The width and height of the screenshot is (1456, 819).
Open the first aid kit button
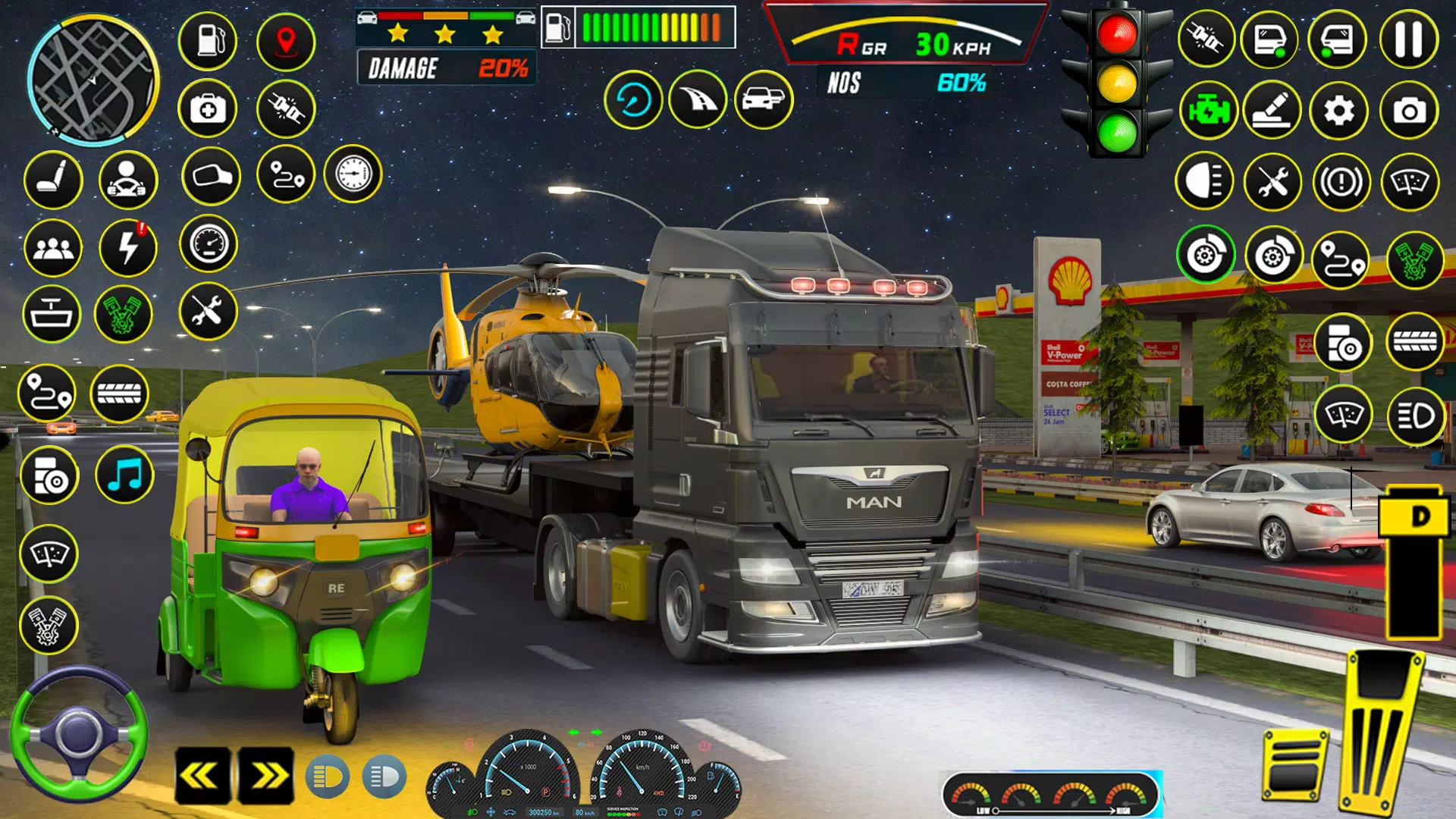[x=208, y=109]
